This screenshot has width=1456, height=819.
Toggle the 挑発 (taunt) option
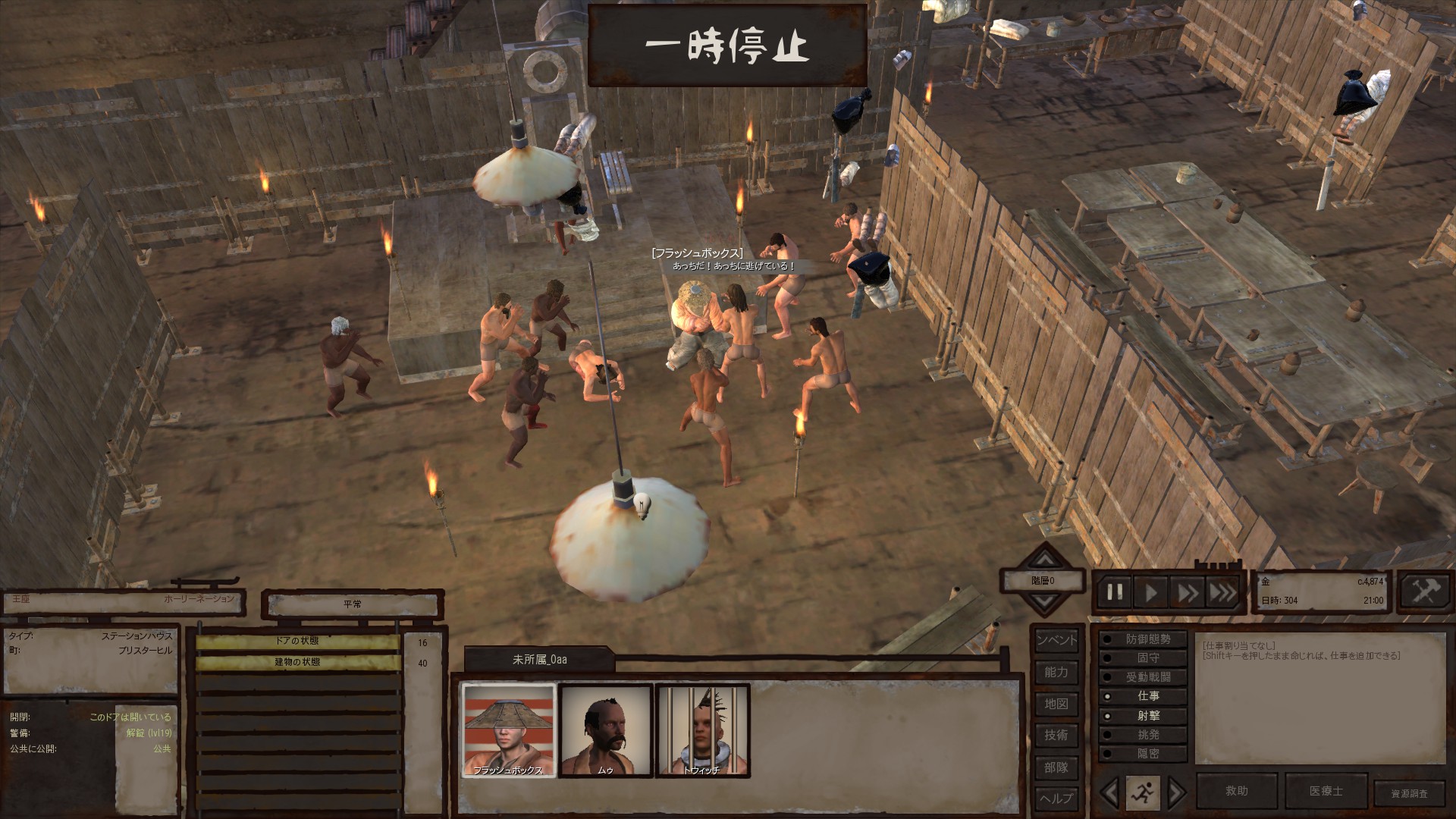pyautogui.click(x=1143, y=735)
